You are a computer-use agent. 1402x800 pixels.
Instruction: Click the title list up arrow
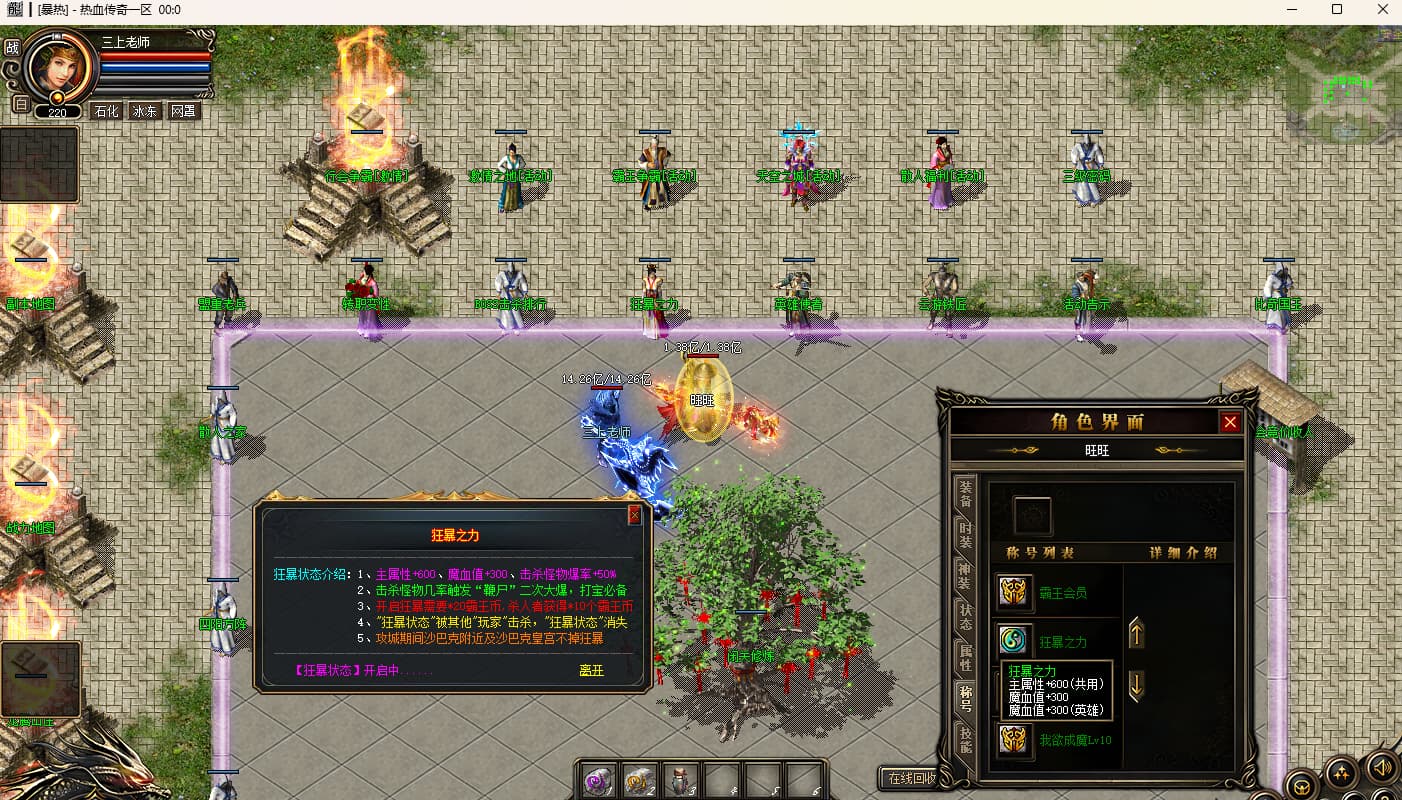click(1136, 633)
